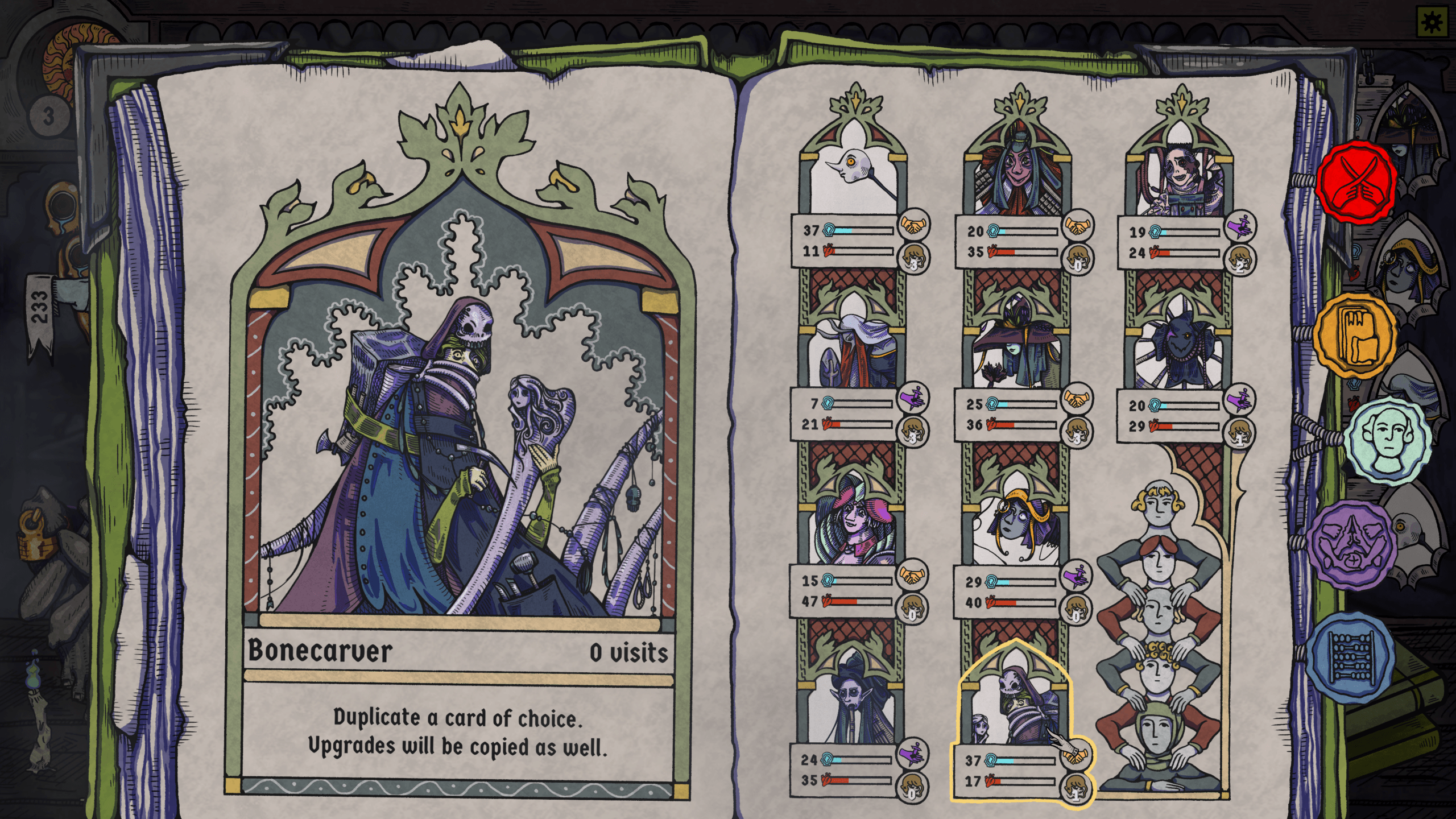Open the yellow cards wax seal tab
1456x819 pixels.
click(x=1356, y=336)
